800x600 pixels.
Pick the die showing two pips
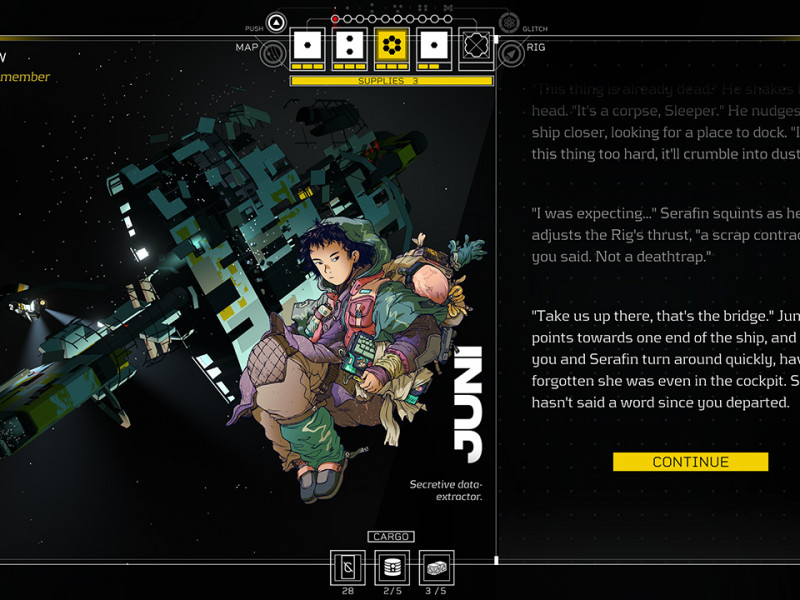click(349, 46)
